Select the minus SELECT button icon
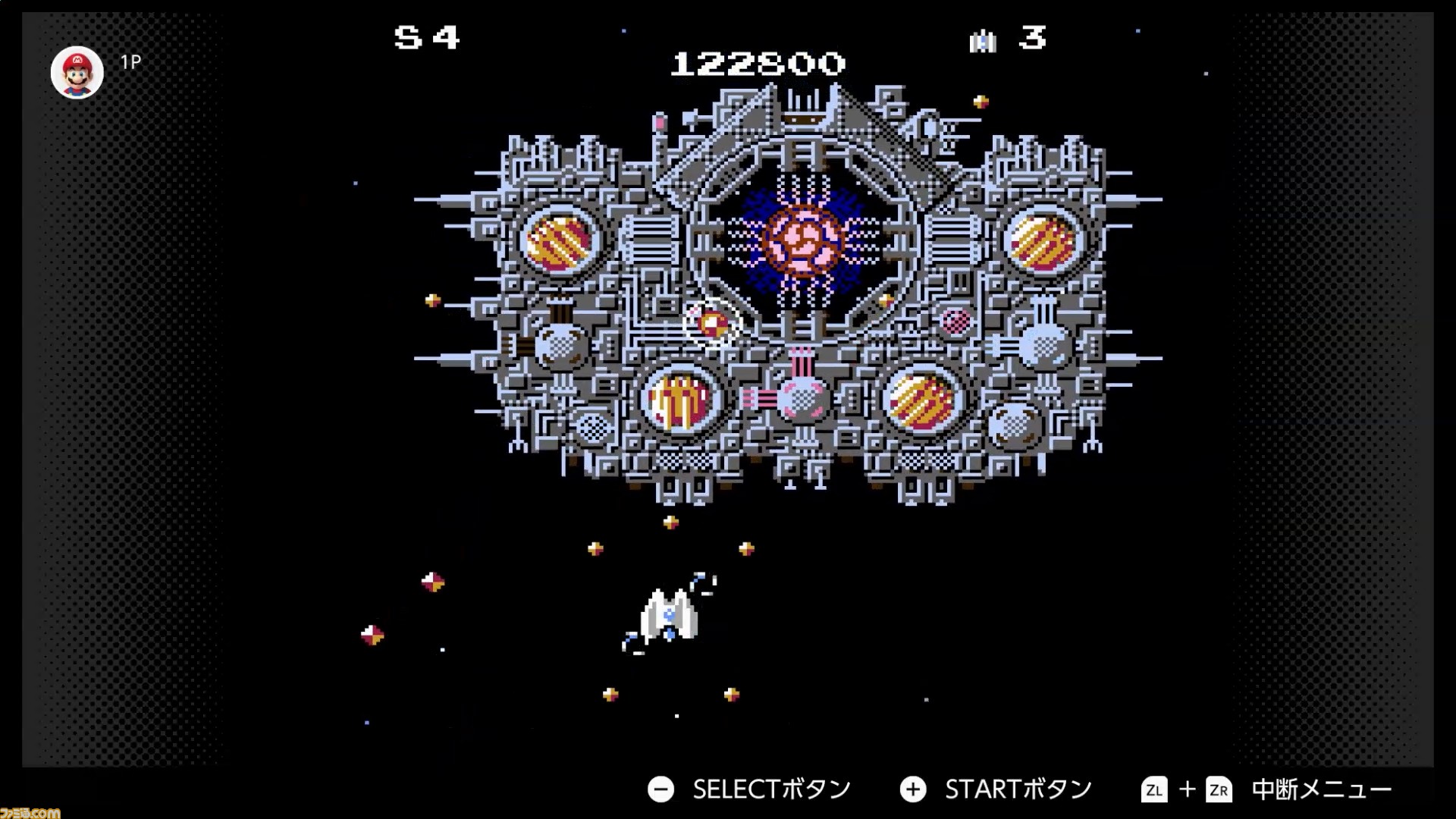This screenshot has height=819, width=1456. click(661, 789)
